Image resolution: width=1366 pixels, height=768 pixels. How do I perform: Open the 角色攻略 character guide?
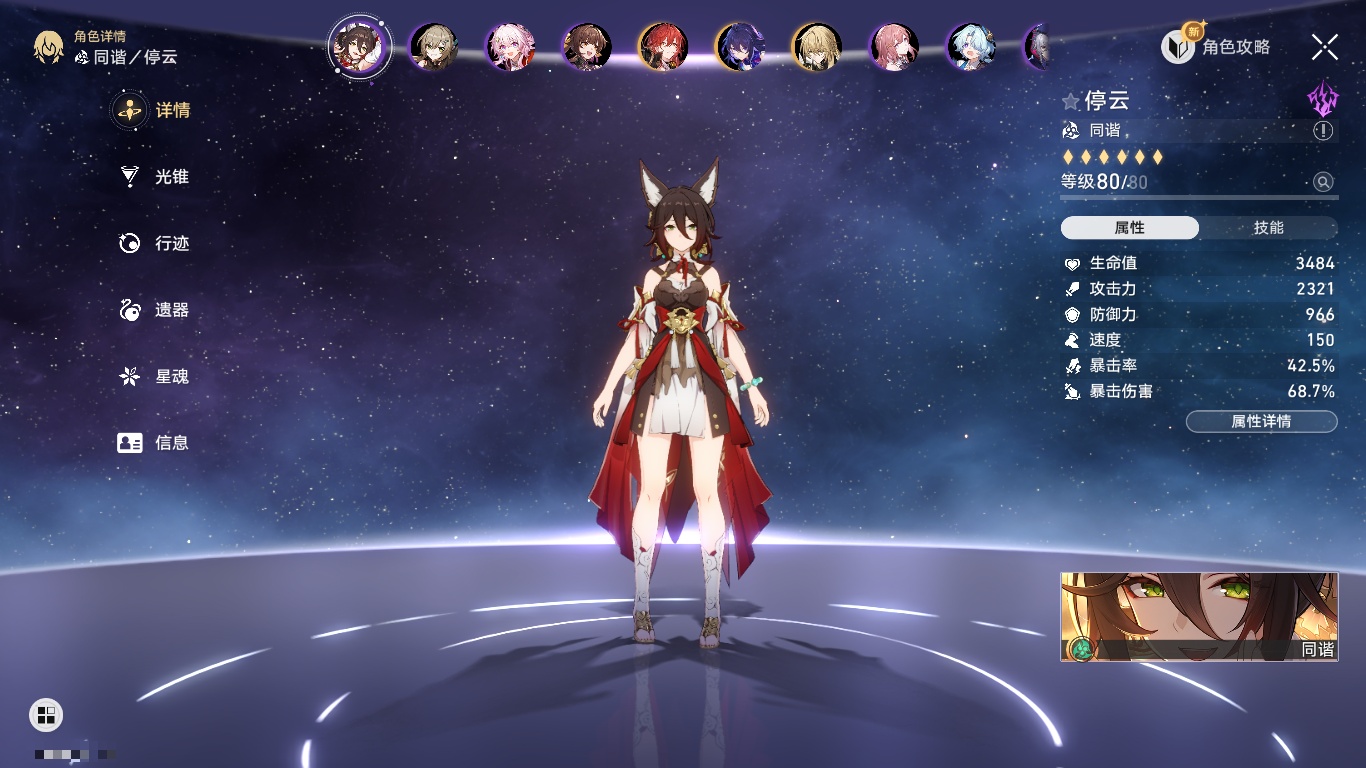coord(1216,47)
